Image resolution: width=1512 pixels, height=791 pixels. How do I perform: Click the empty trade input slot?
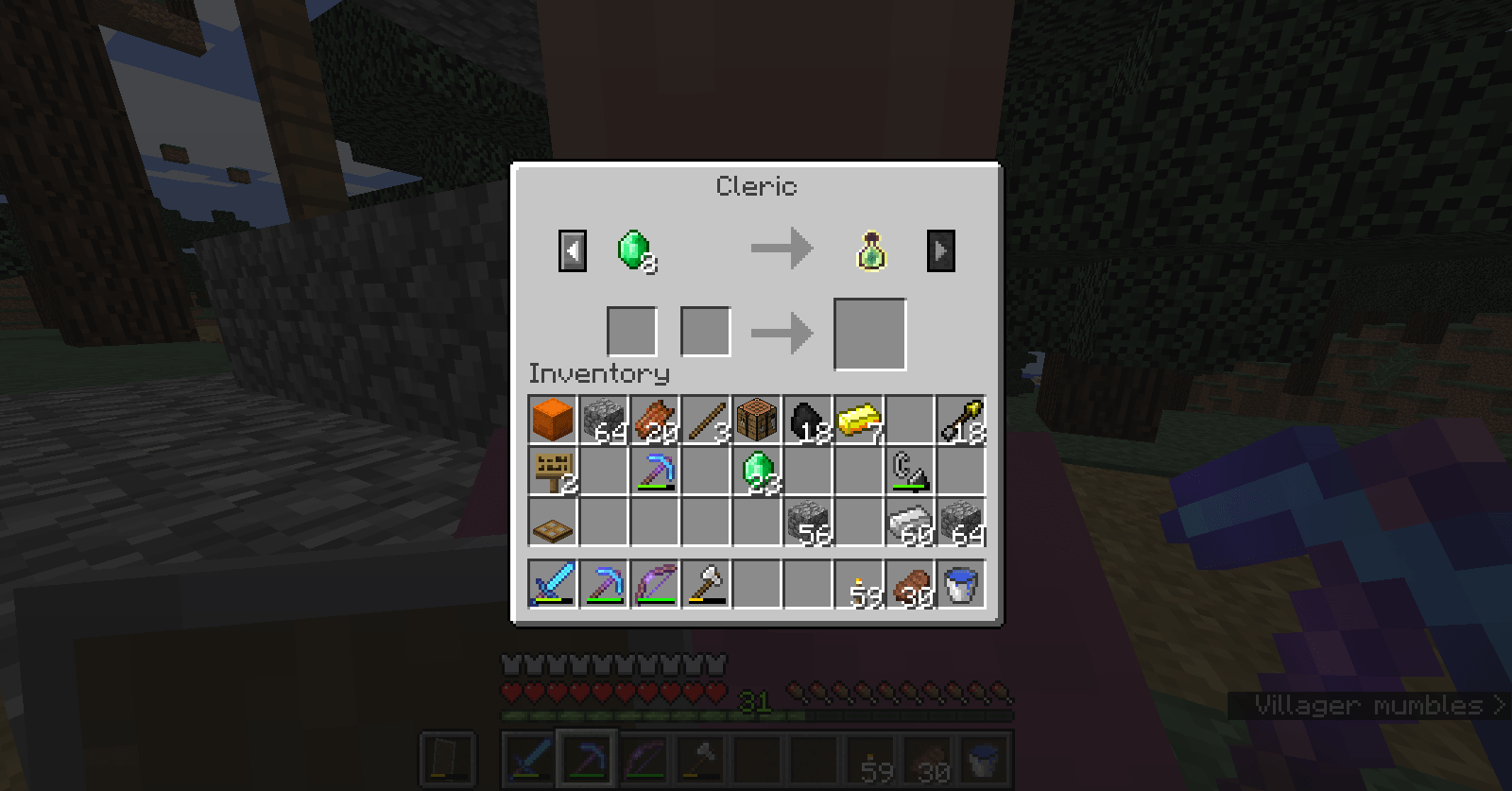[632, 331]
